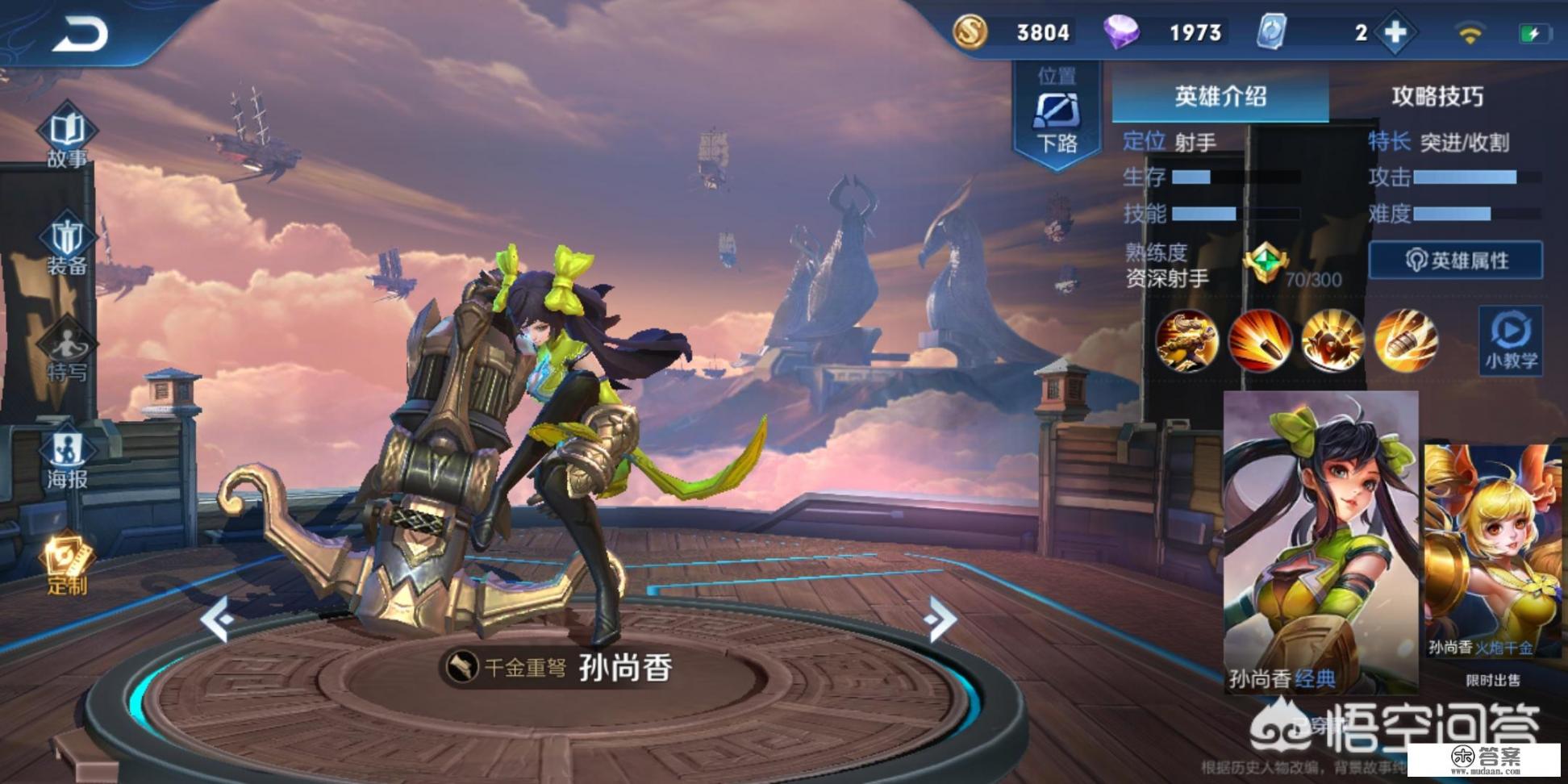Select the golden bomb skill icon
The image size is (1568, 784).
(1332, 341)
